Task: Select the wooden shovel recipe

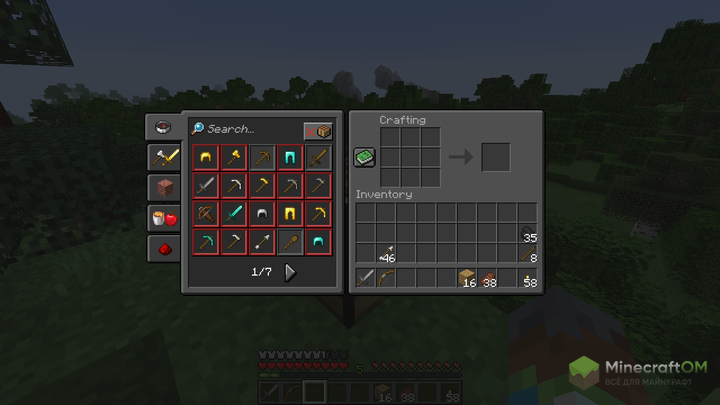Action: coord(289,242)
